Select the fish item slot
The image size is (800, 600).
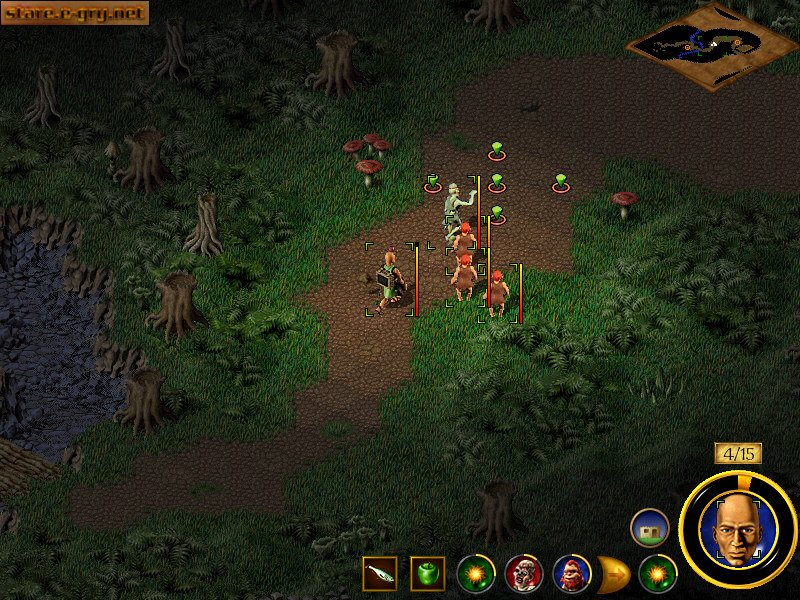pos(380,573)
